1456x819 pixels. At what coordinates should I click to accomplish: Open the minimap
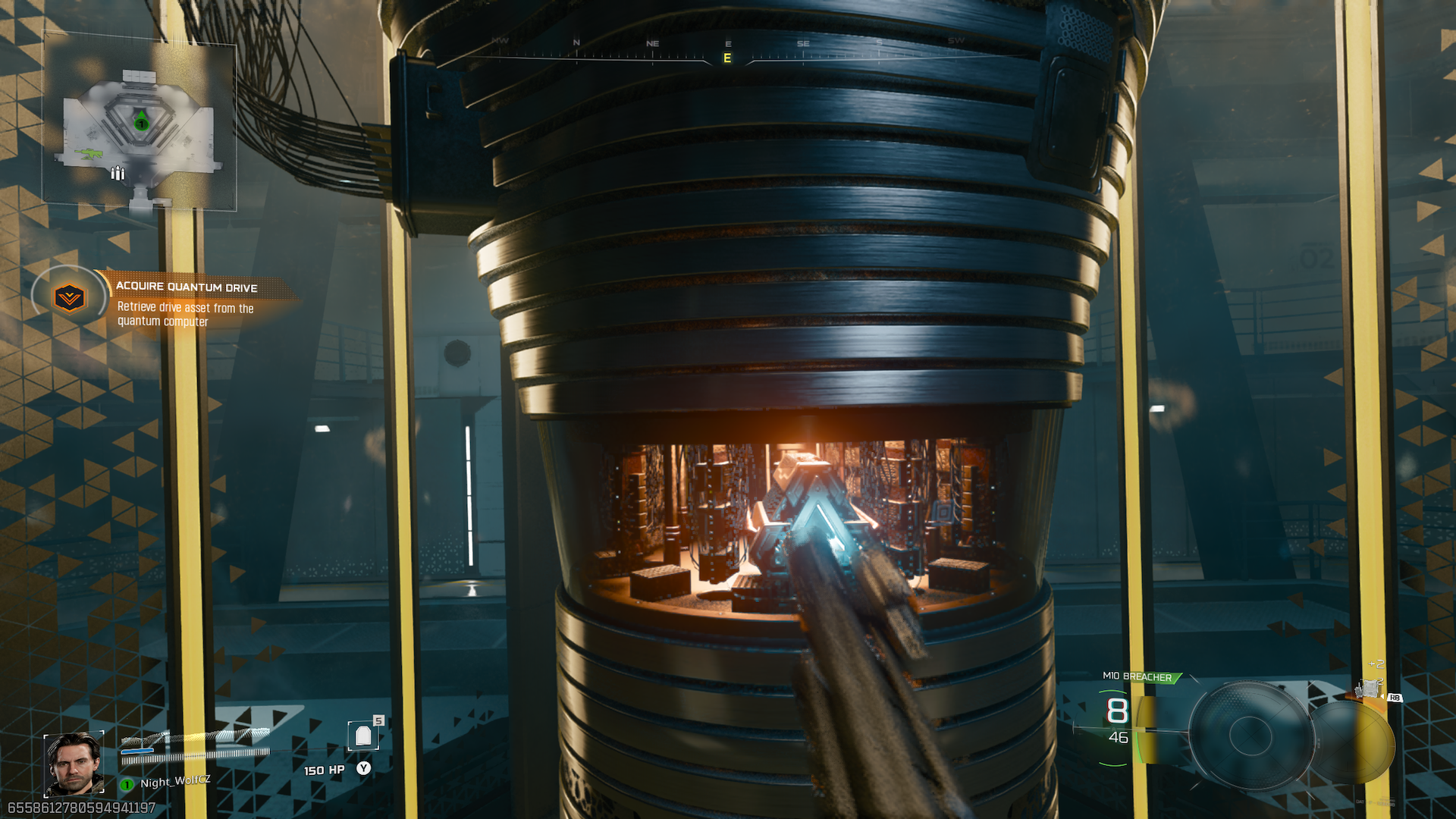click(x=140, y=125)
